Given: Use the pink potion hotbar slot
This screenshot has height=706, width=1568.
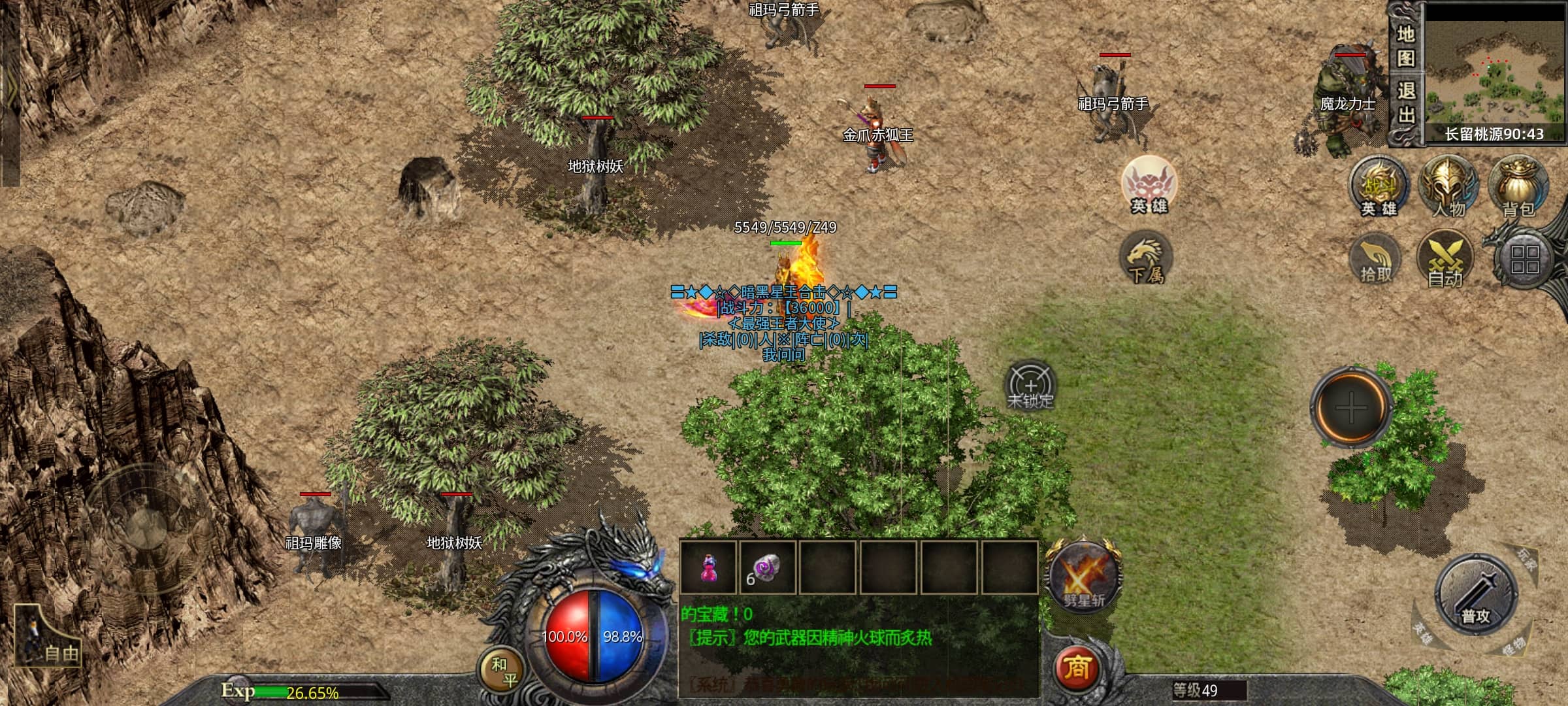Looking at the screenshot, I should coord(708,567).
